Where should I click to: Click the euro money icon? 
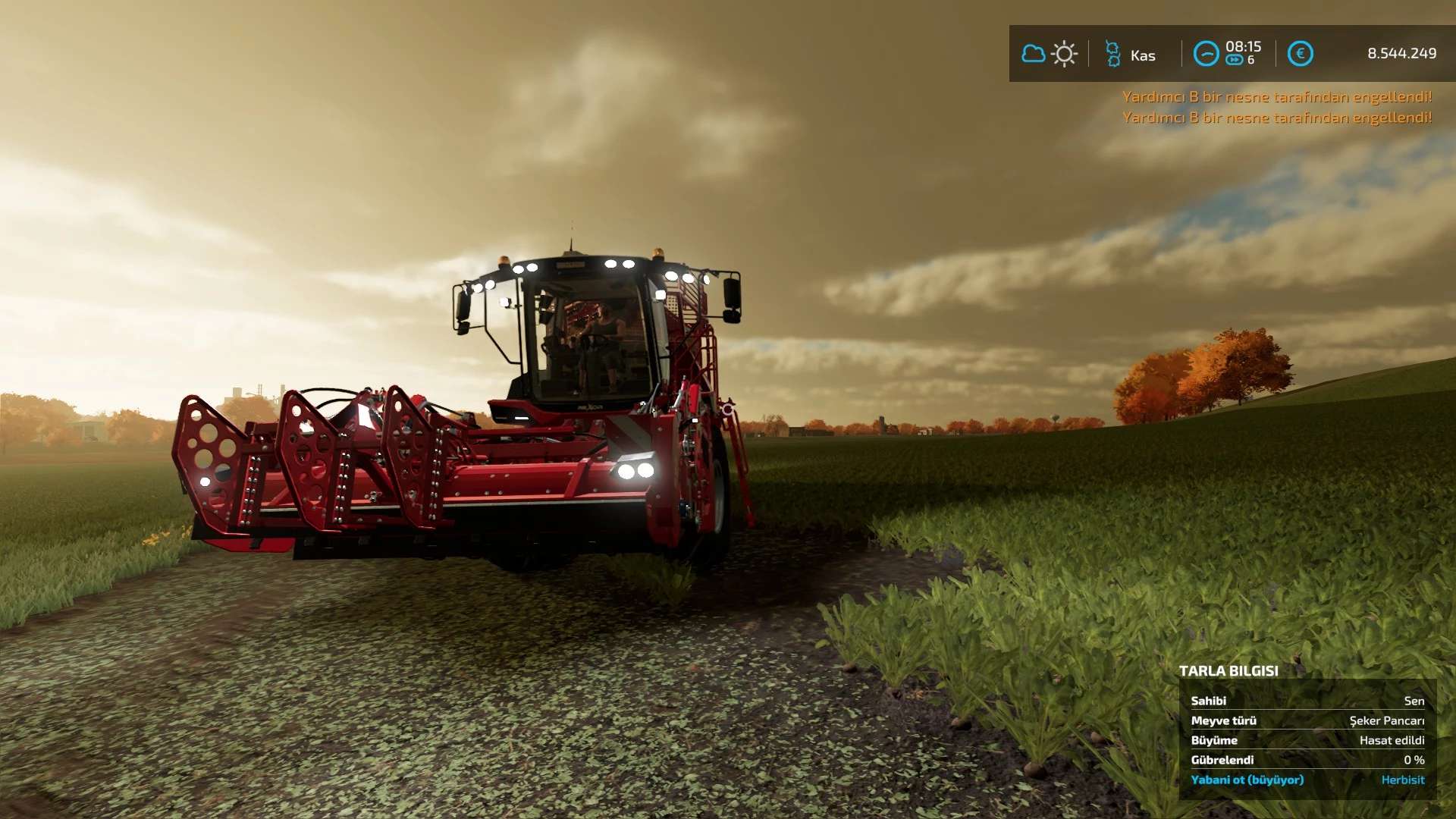[1300, 54]
